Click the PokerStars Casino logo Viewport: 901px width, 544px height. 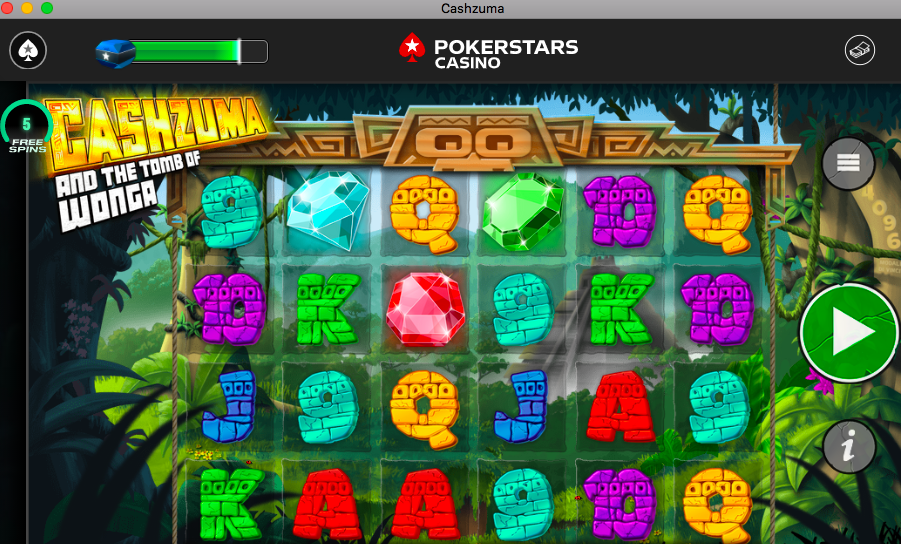[488, 50]
